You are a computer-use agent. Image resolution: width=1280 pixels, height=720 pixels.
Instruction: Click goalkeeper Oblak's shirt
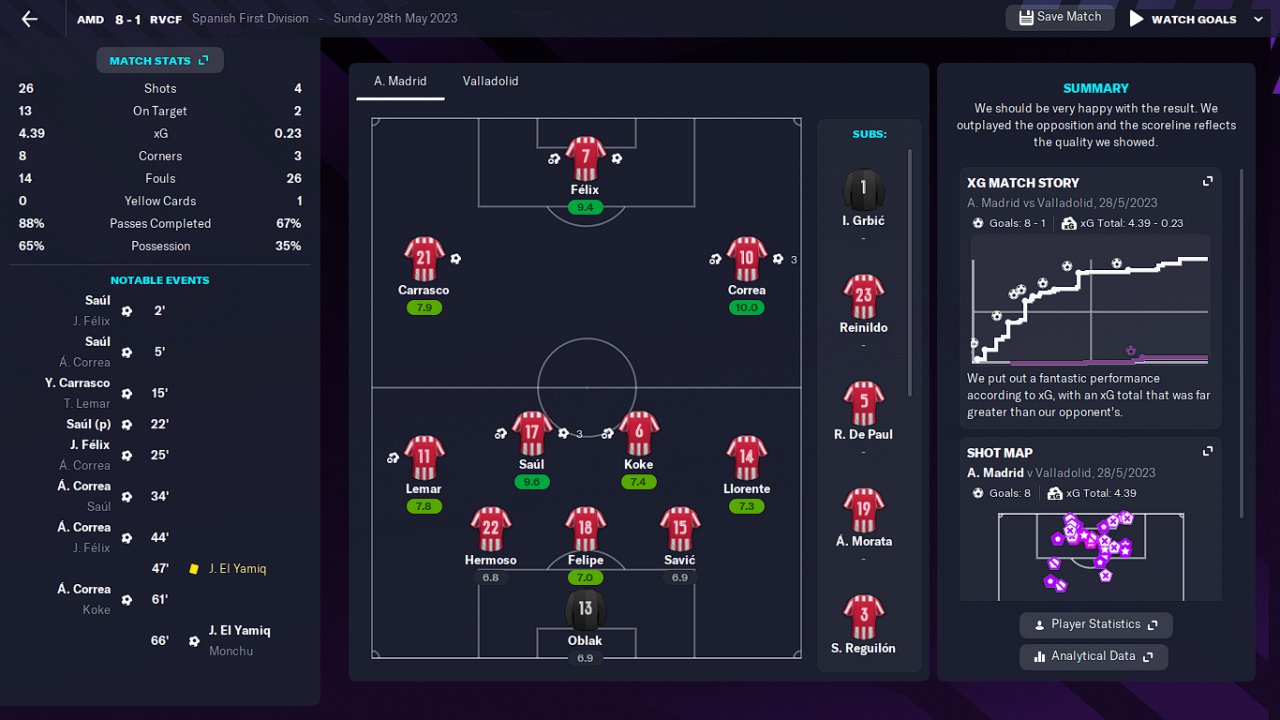pyautogui.click(x=585, y=610)
